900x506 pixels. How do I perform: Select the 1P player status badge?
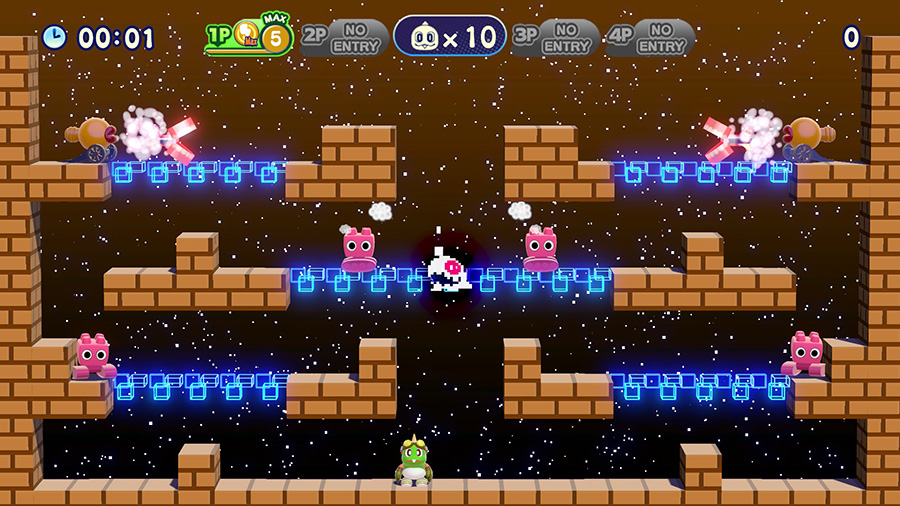[249, 38]
